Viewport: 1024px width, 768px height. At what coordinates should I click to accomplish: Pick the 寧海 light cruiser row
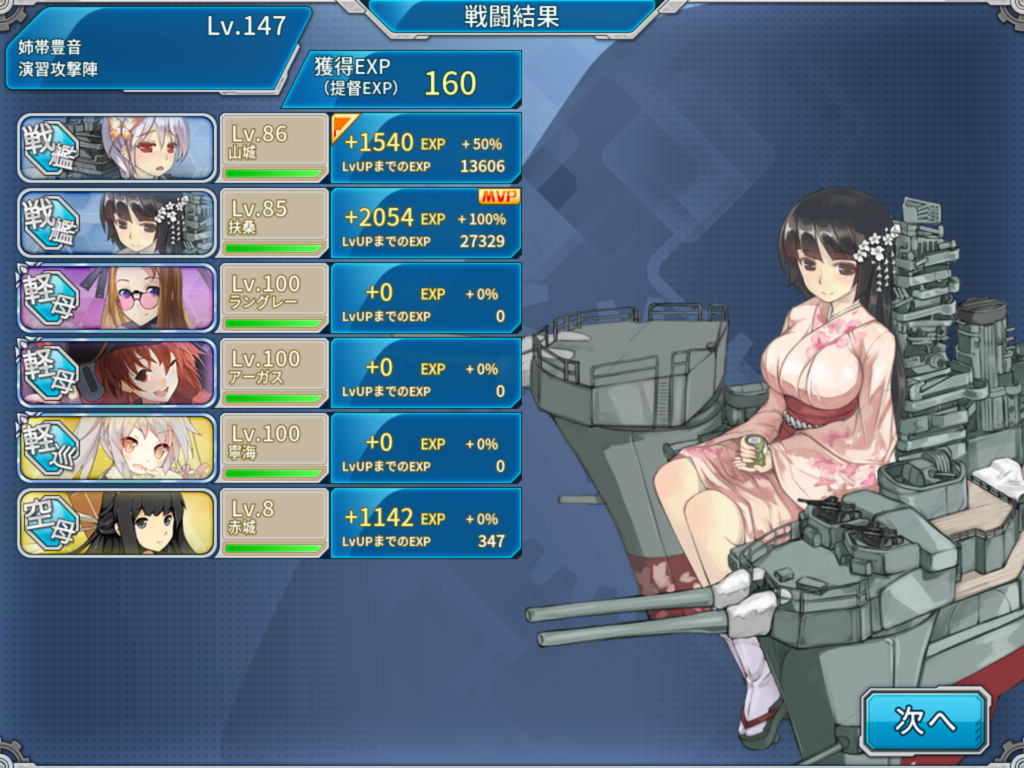coord(270,448)
